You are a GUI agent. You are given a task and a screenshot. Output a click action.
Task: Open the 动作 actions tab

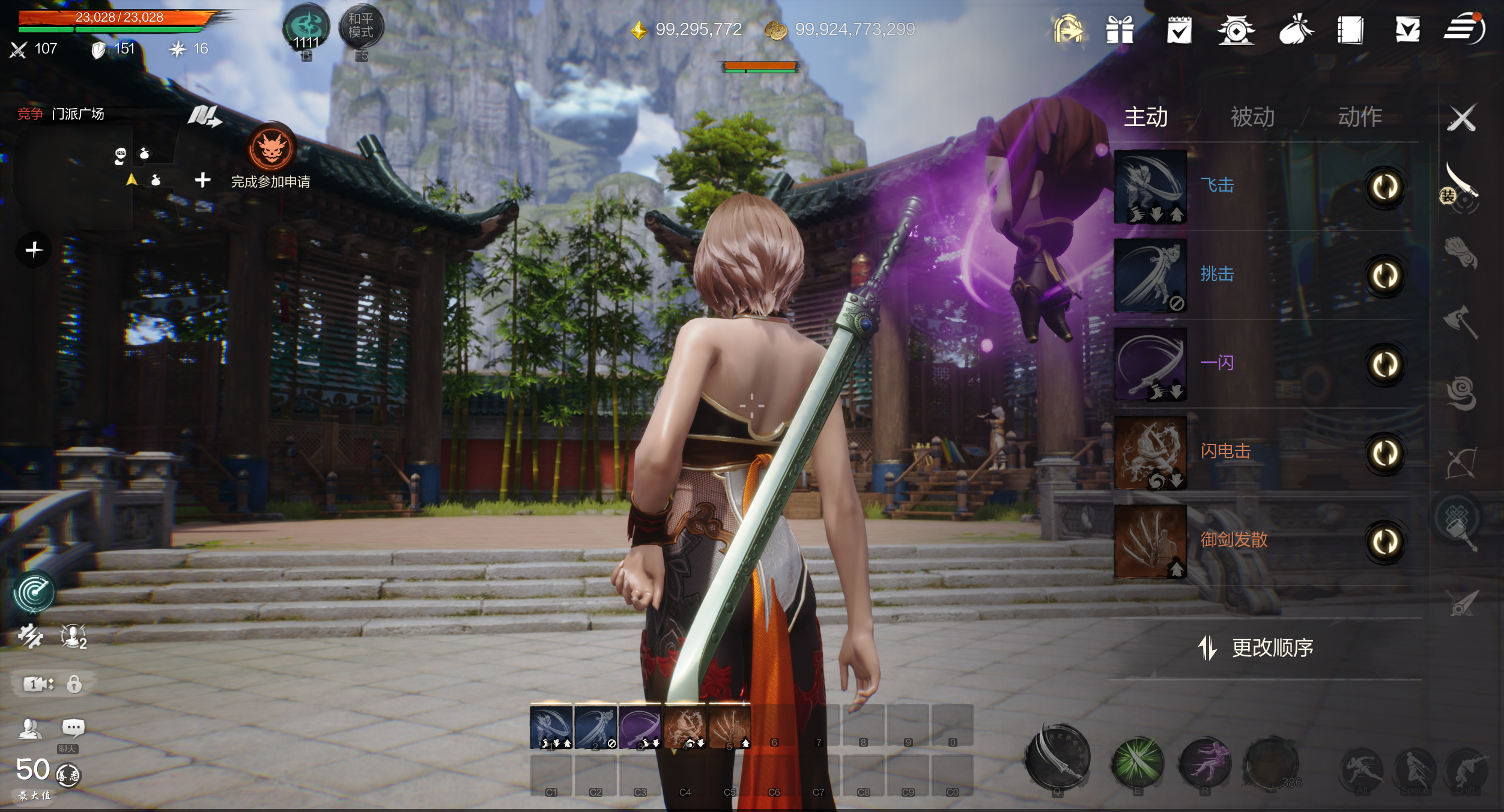pyautogui.click(x=1360, y=117)
